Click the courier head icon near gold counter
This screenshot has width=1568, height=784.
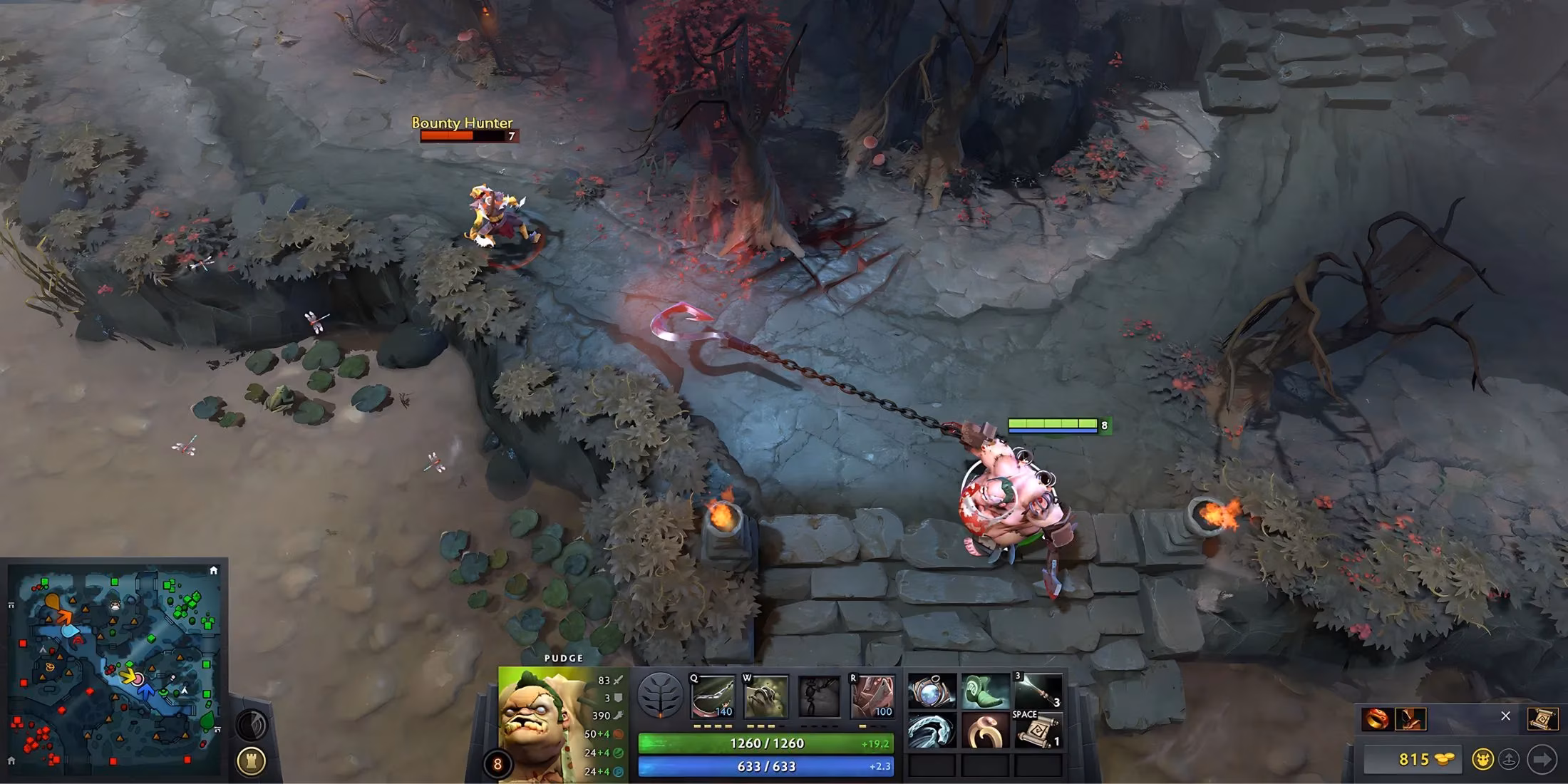click(x=1482, y=759)
